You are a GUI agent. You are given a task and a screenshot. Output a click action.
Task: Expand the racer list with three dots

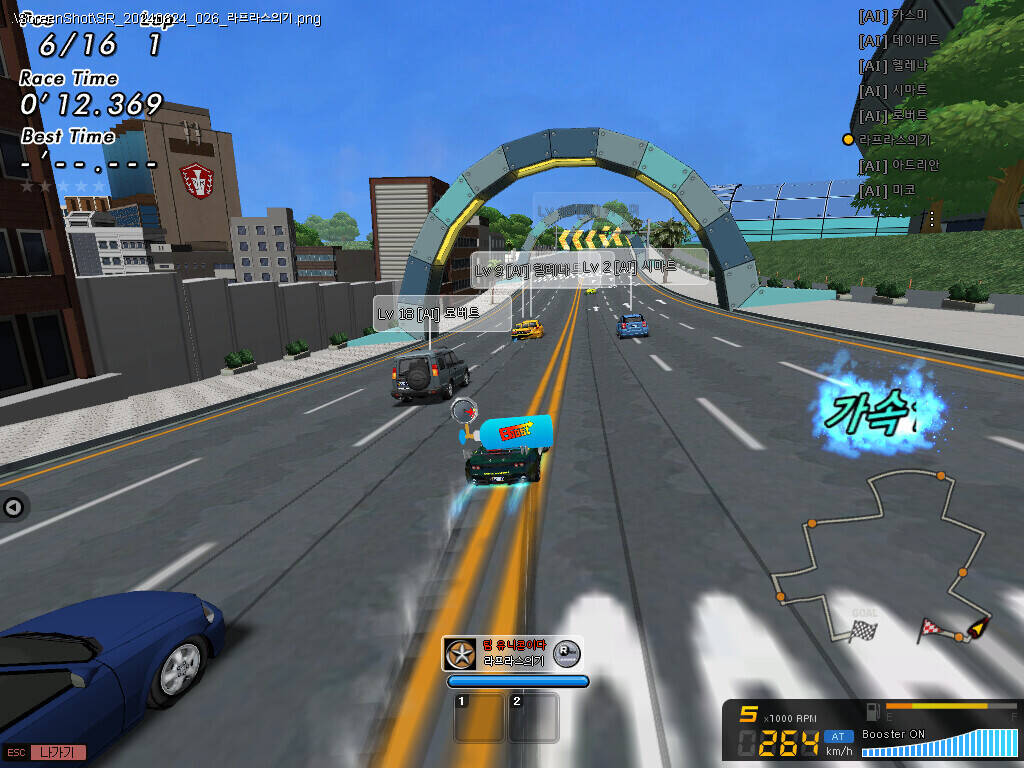pos(932,217)
